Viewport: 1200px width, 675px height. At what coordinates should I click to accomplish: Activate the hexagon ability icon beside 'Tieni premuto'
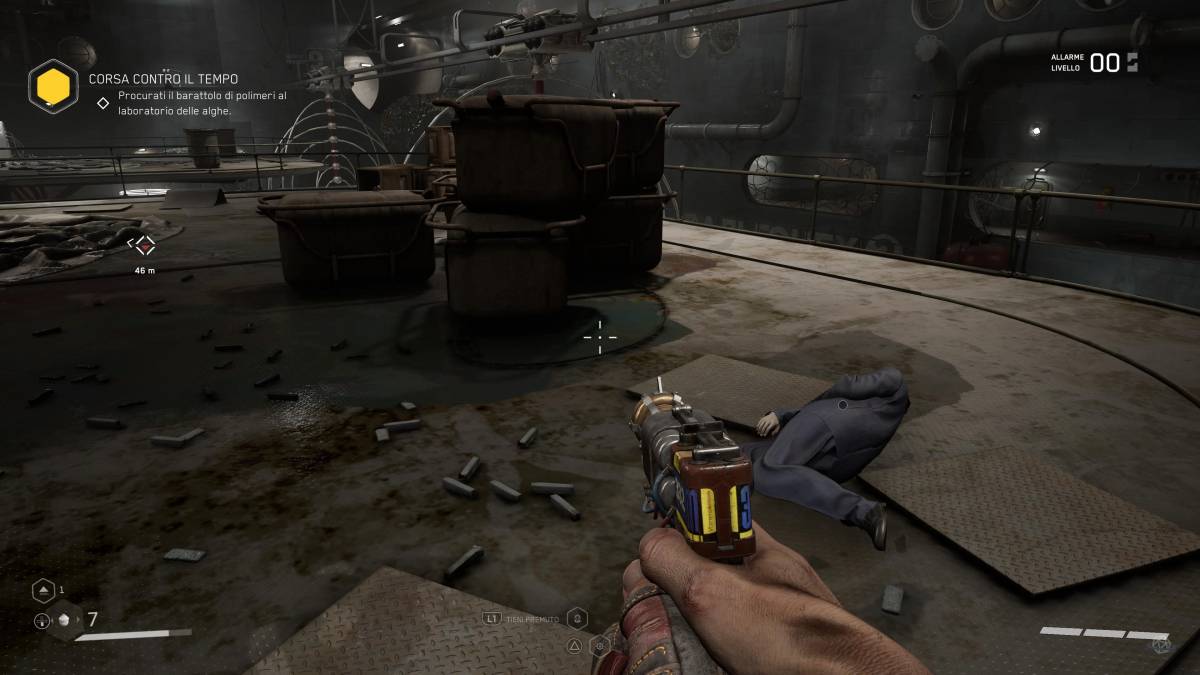tap(576, 618)
